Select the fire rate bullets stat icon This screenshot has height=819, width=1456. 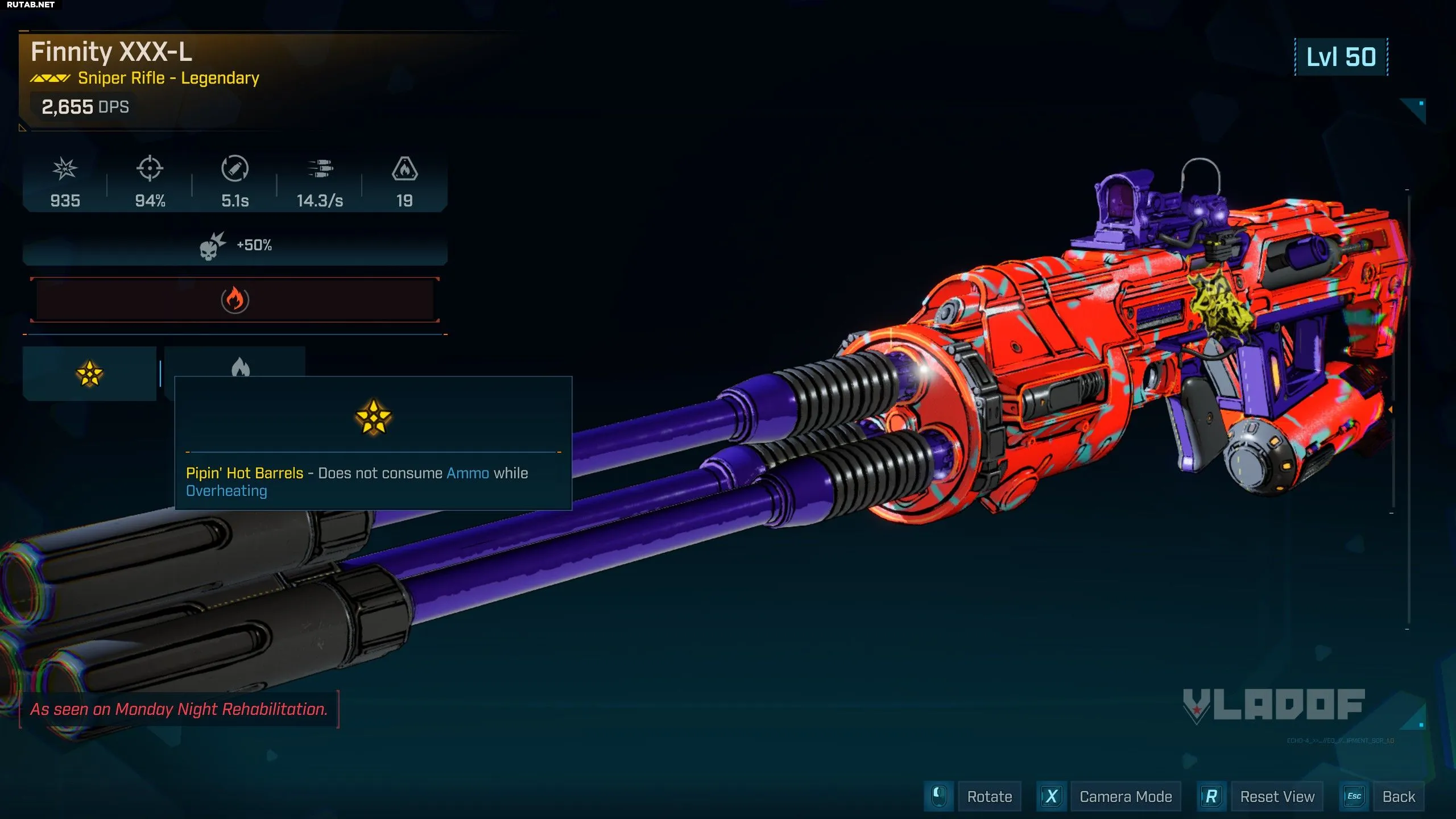320,169
